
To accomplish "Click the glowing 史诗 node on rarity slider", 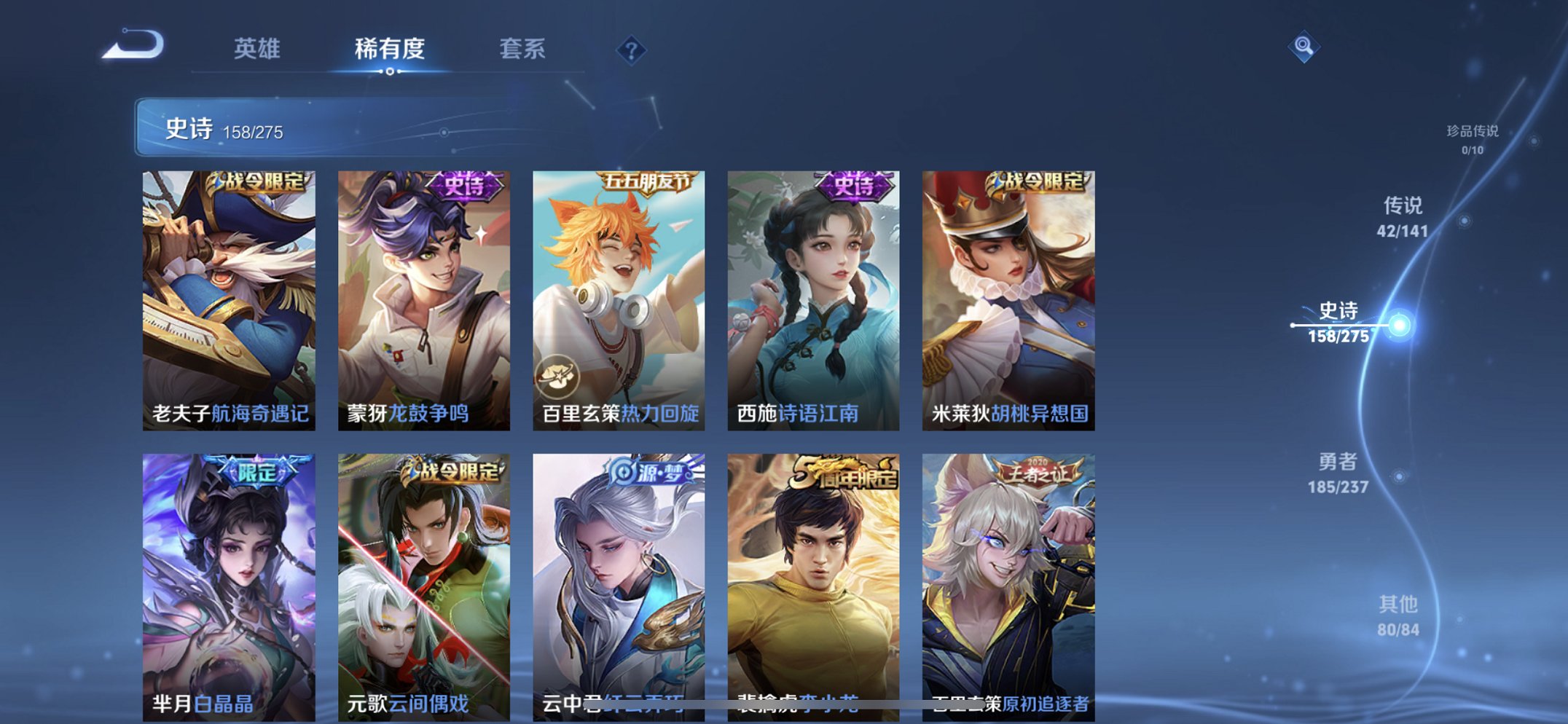I will pyautogui.click(x=1397, y=323).
